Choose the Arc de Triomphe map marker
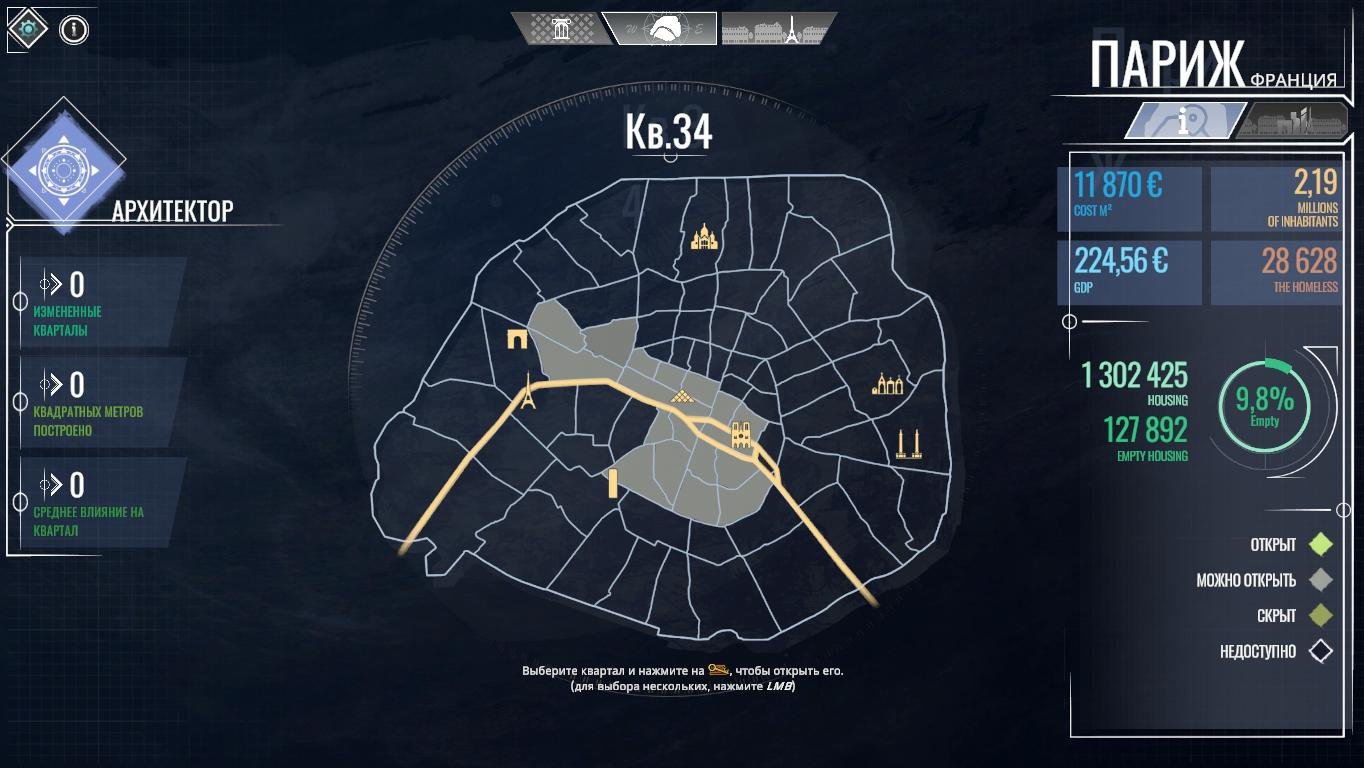This screenshot has height=768, width=1364. [518, 339]
